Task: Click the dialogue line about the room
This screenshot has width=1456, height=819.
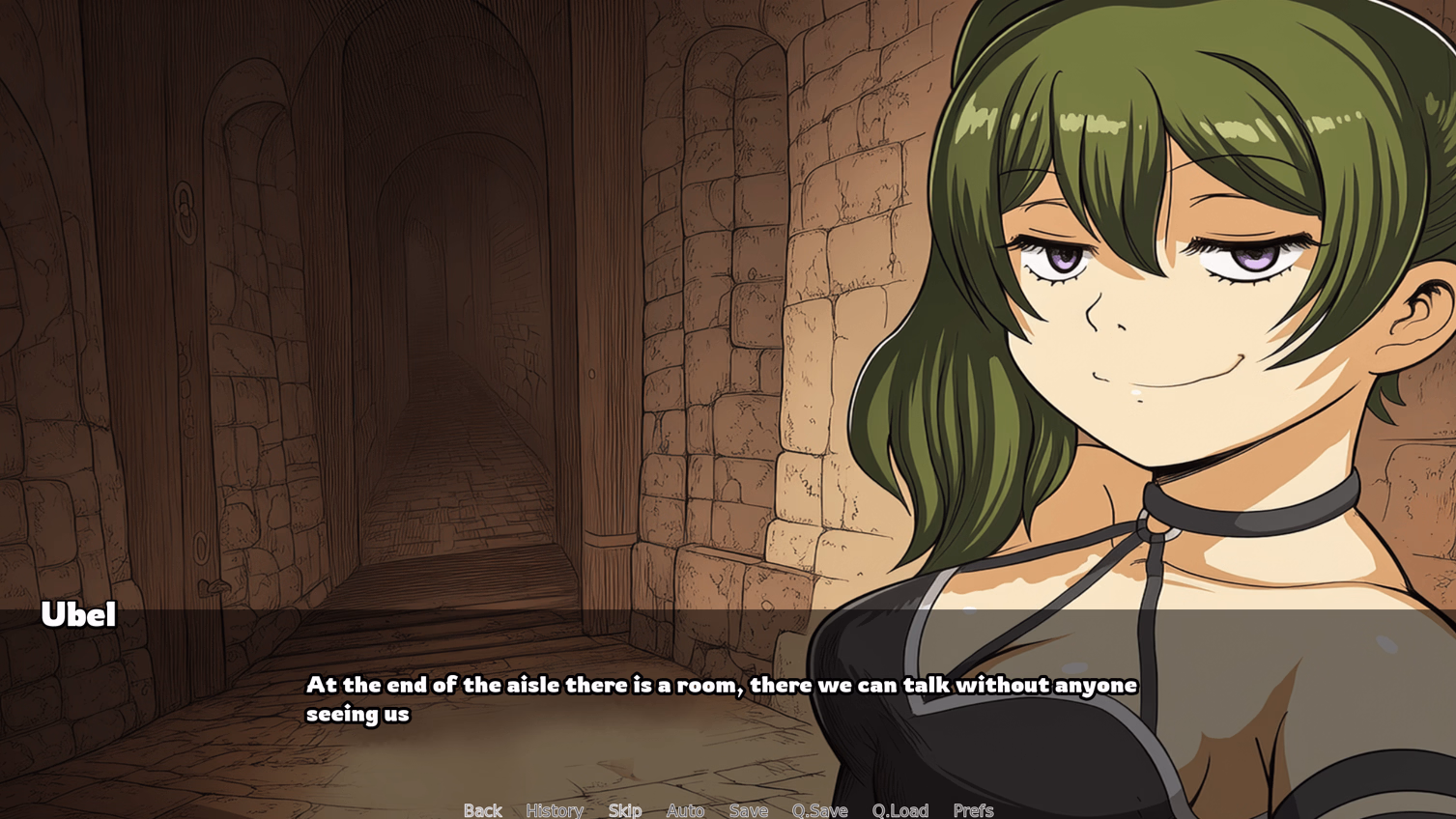Action: tap(720, 686)
